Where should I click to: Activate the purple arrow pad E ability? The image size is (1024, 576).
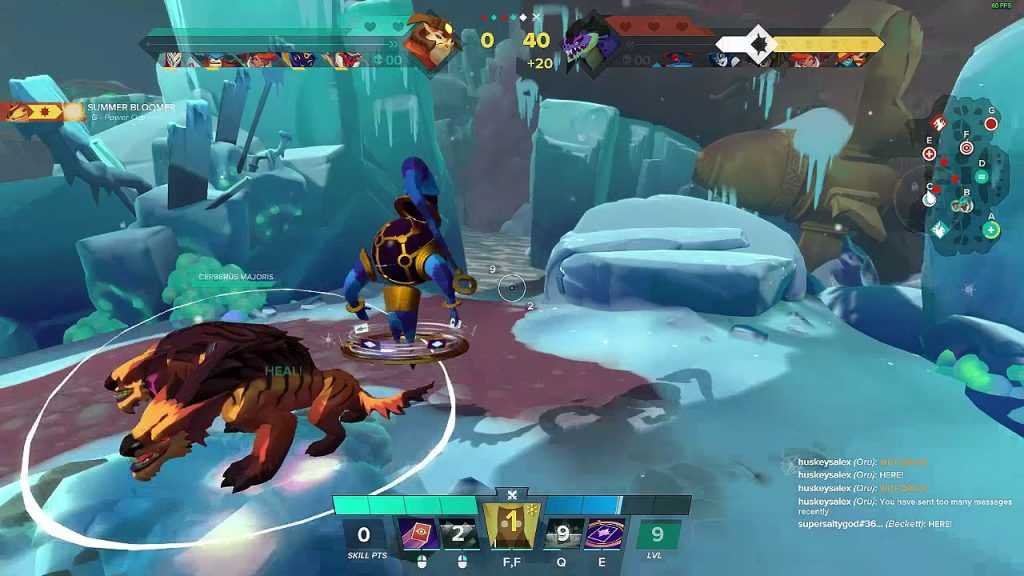[605, 536]
